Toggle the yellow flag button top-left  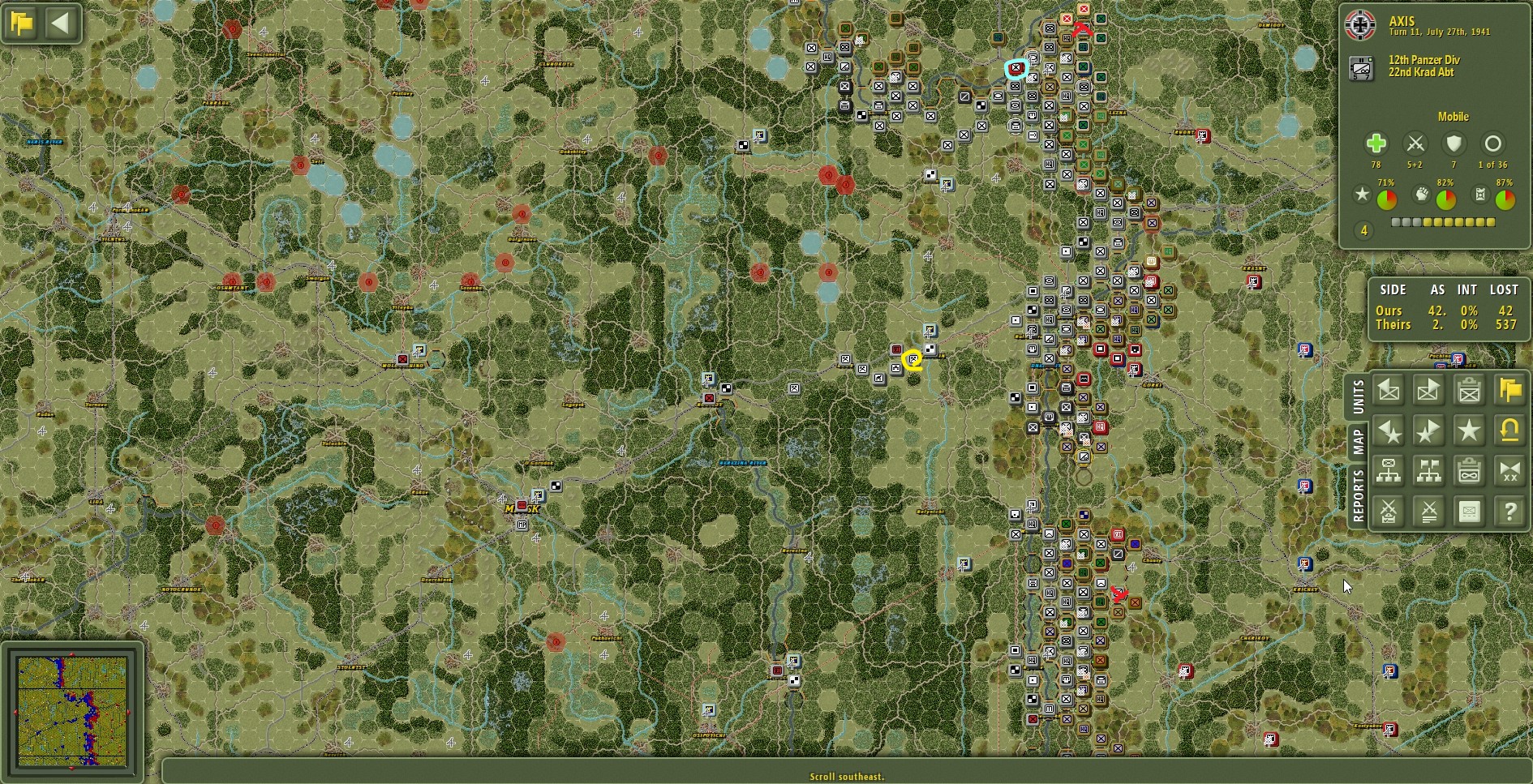coord(21,23)
